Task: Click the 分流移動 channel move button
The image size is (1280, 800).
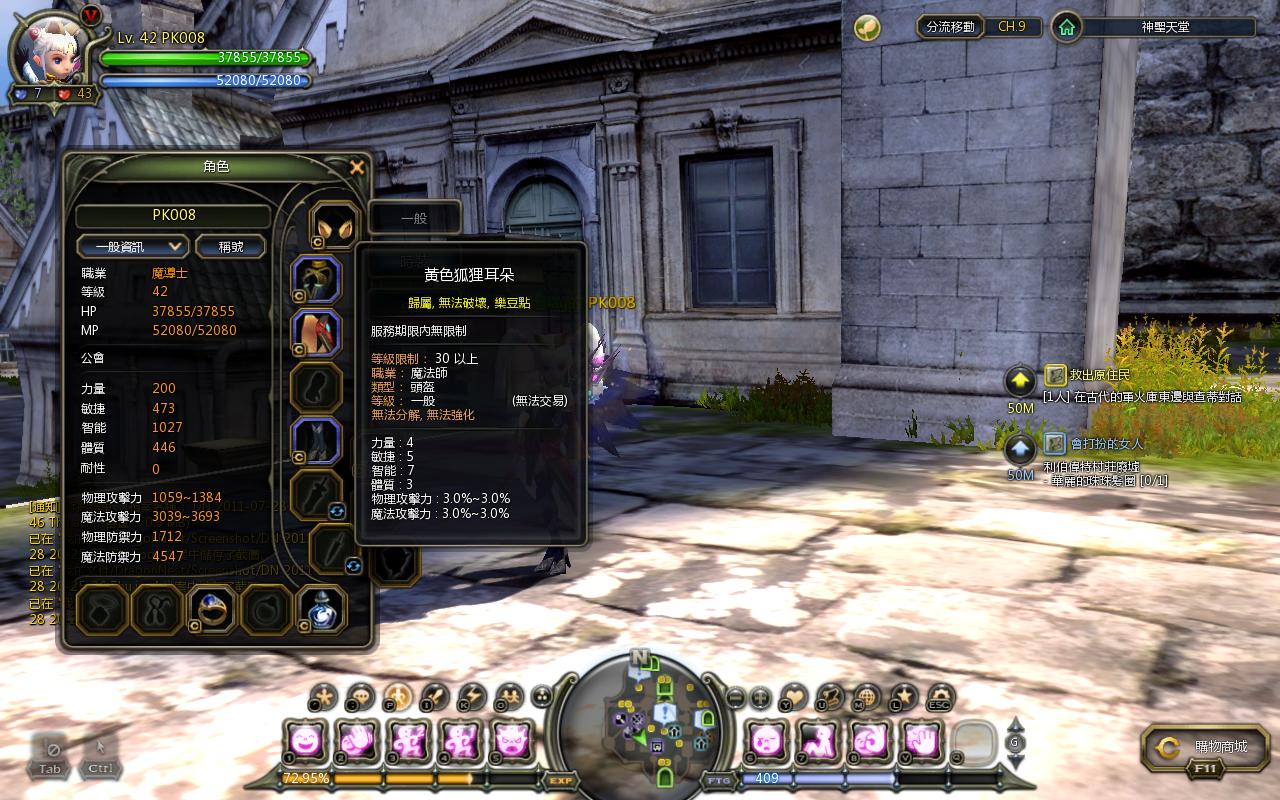Action: [x=950, y=27]
